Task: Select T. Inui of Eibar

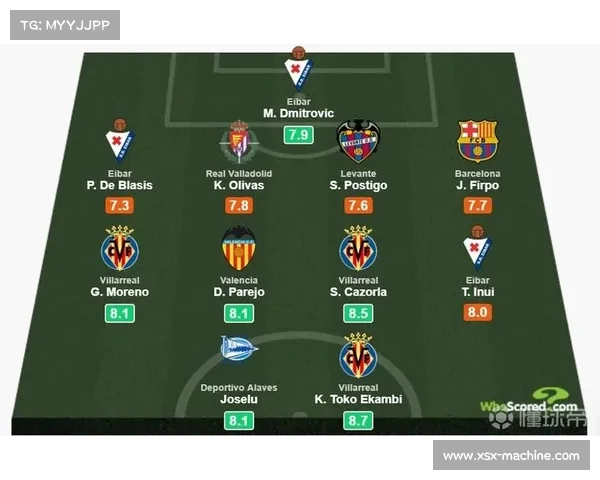Action: [x=477, y=292]
